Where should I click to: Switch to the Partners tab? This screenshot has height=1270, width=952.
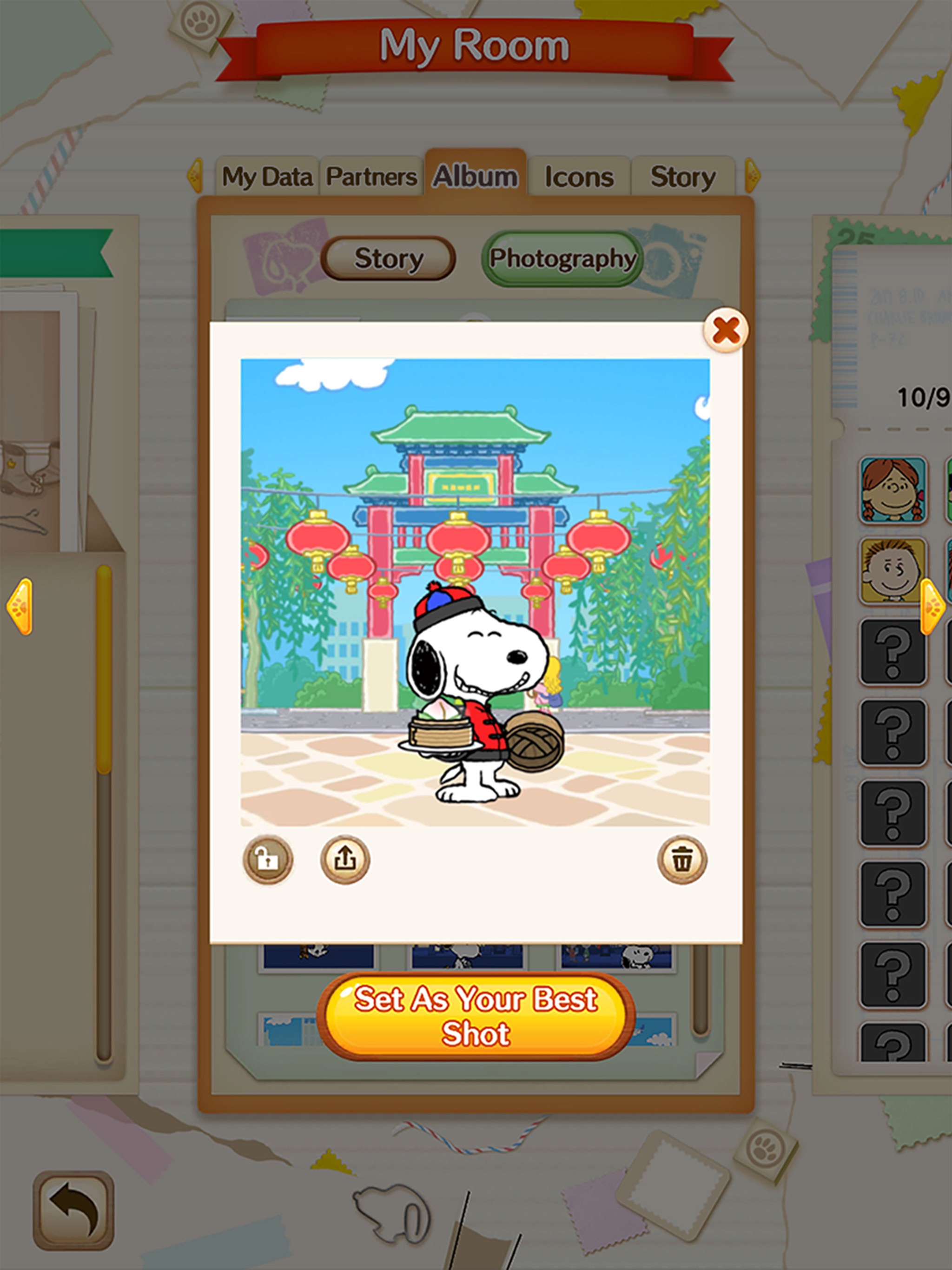[x=371, y=176]
